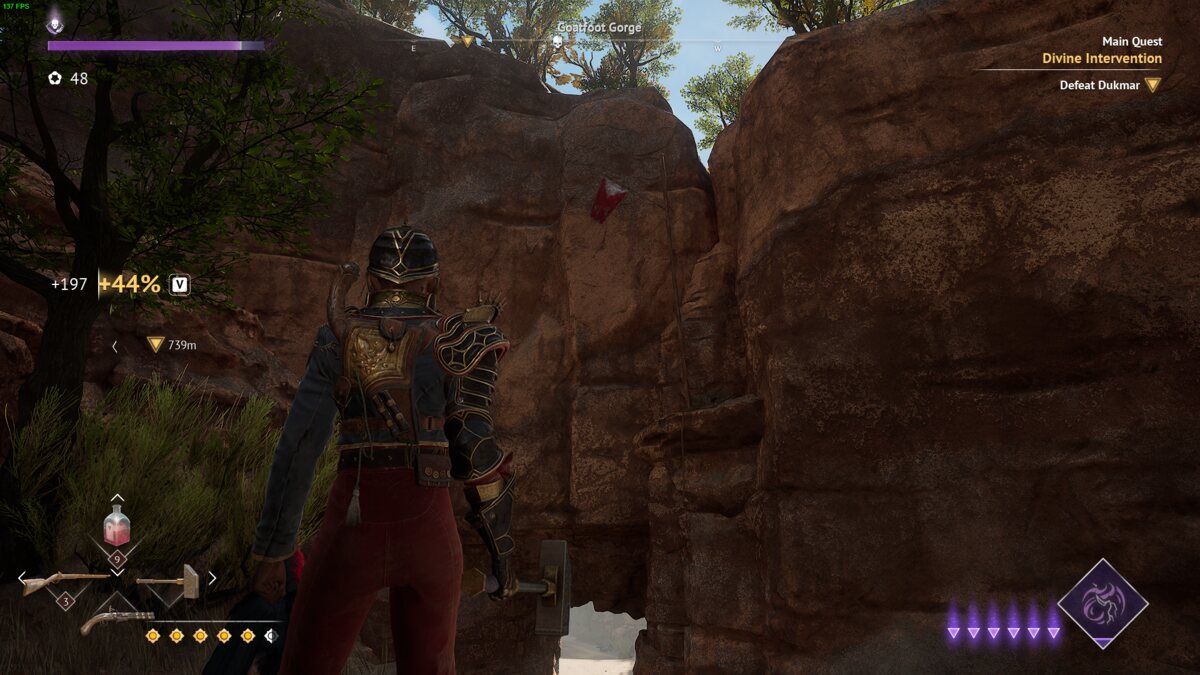Open the Divine Intervention quest tracker

coord(1101,58)
